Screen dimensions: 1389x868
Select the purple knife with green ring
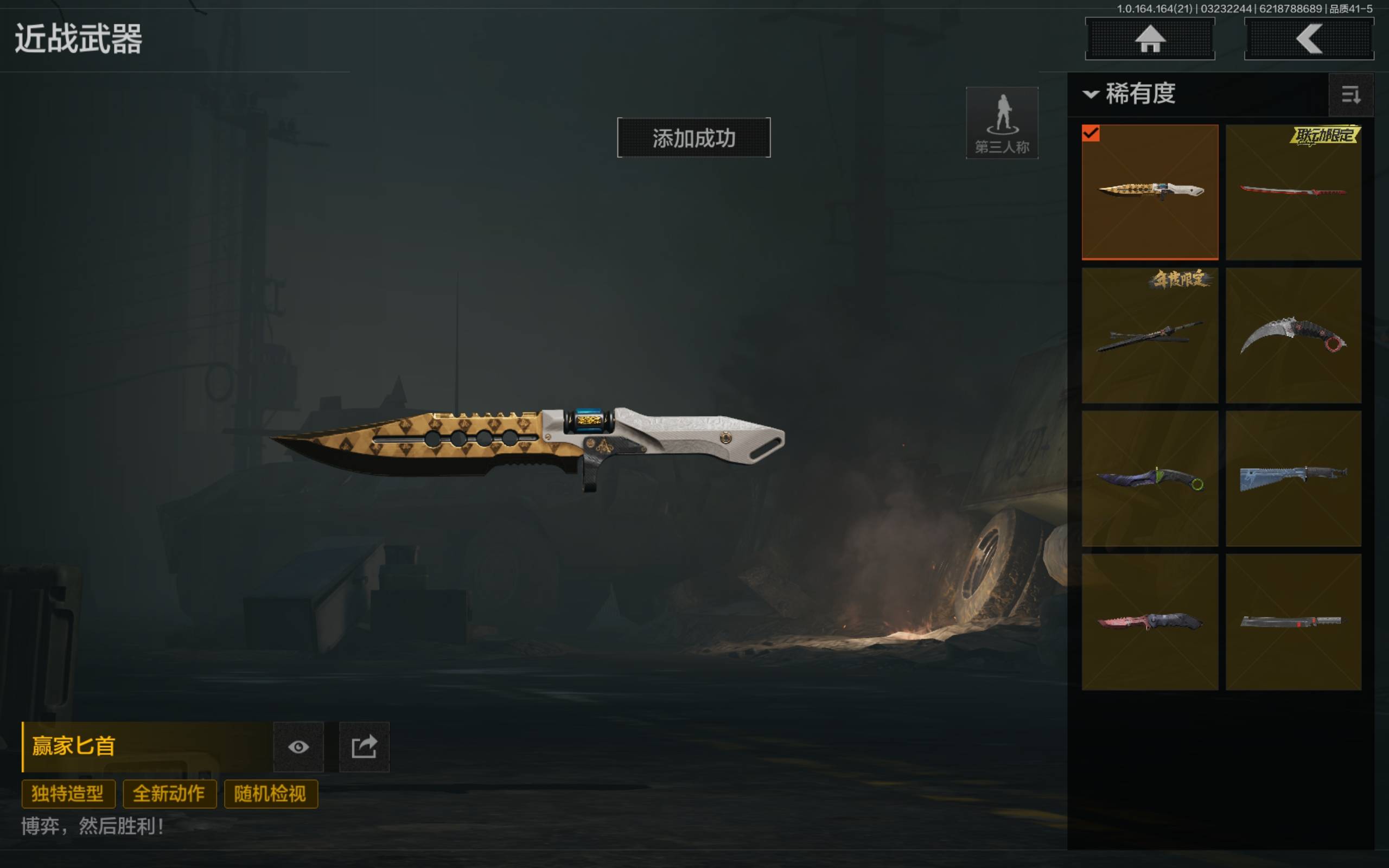[x=1150, y=478]
